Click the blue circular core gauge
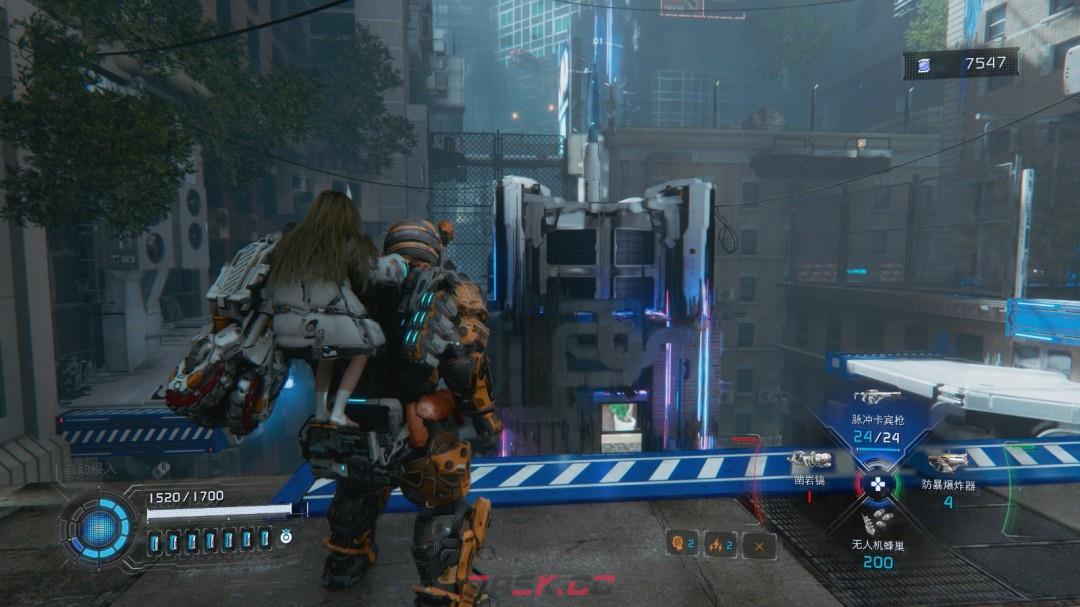 [101, 527]
